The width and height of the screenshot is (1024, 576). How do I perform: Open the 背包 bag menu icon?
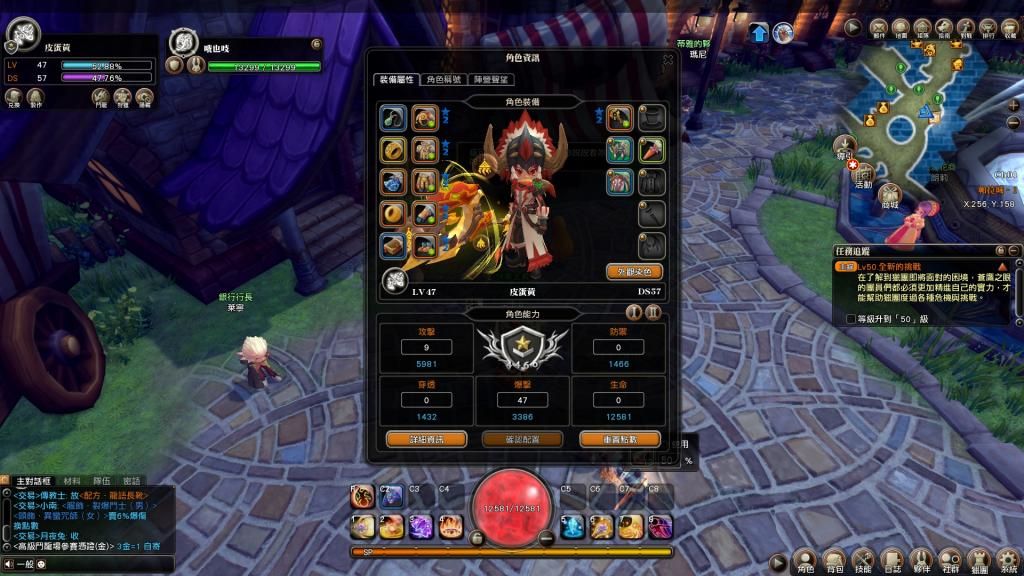(x=833, y=561)
